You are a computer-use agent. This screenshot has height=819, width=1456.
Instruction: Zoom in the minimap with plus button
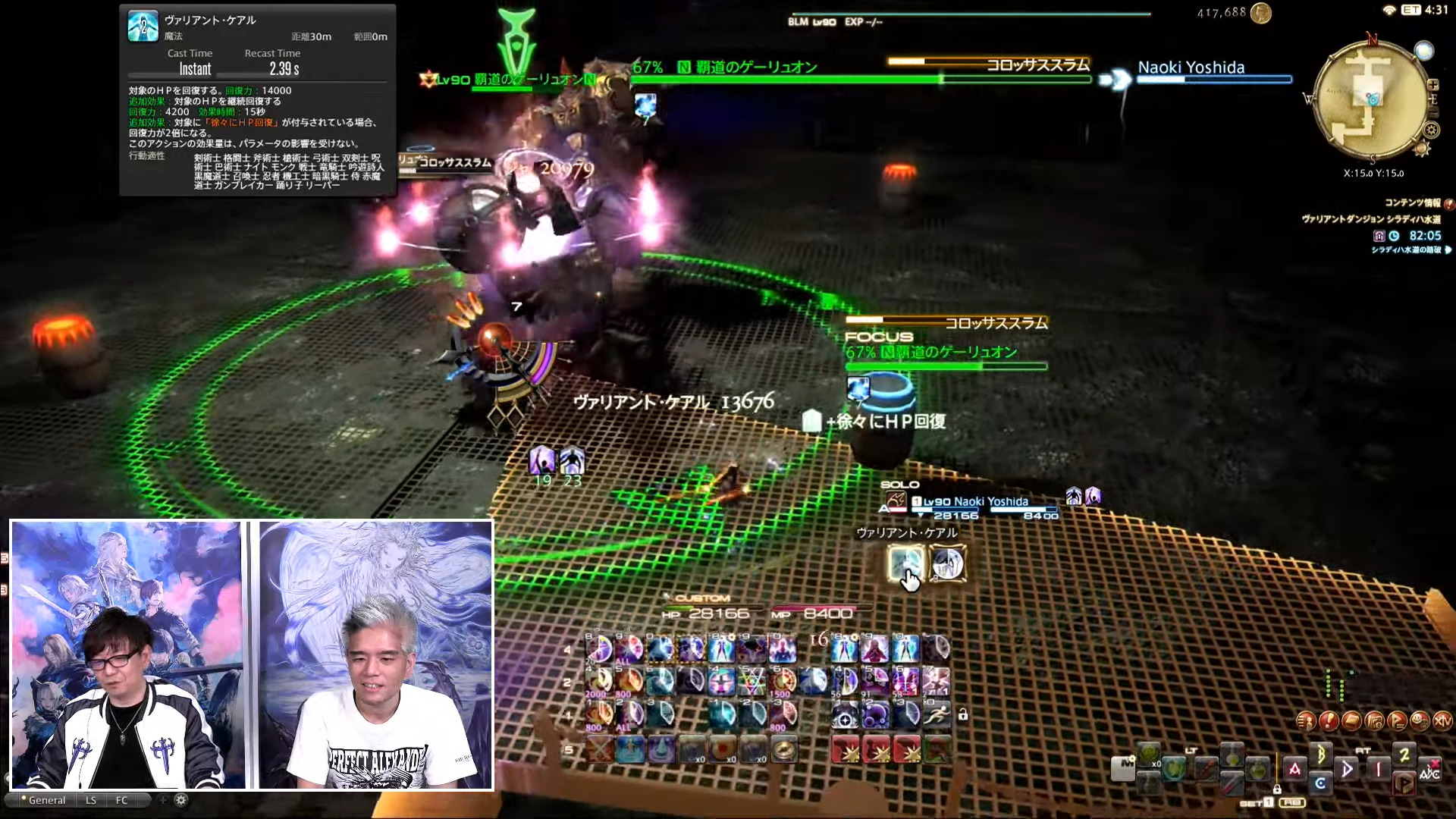click(1432, 85)
